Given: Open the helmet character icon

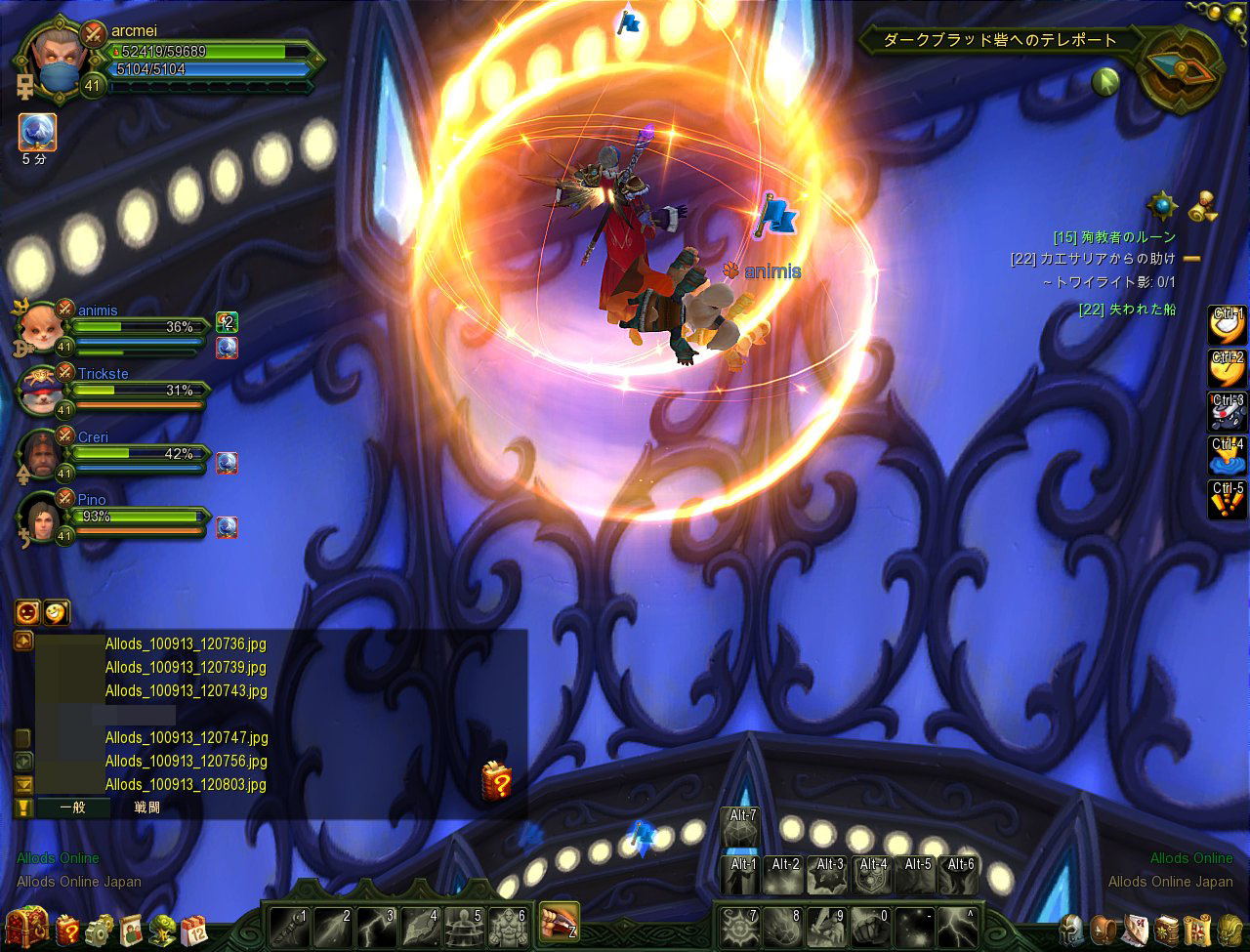Looking at the screenshot, I should pyautogui.click(x=1073, y=930).
